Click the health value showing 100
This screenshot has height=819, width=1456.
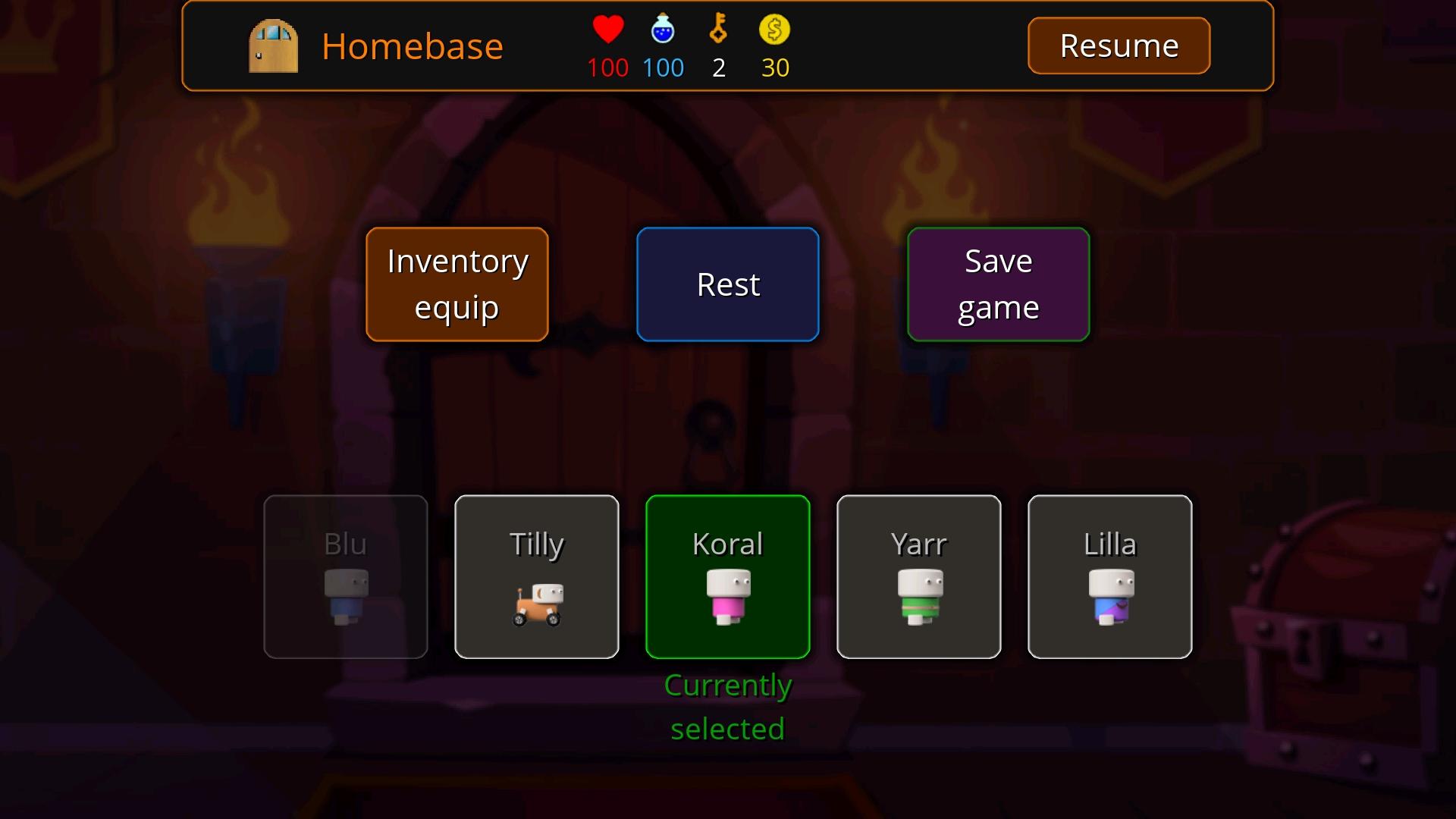pos(608,67)
